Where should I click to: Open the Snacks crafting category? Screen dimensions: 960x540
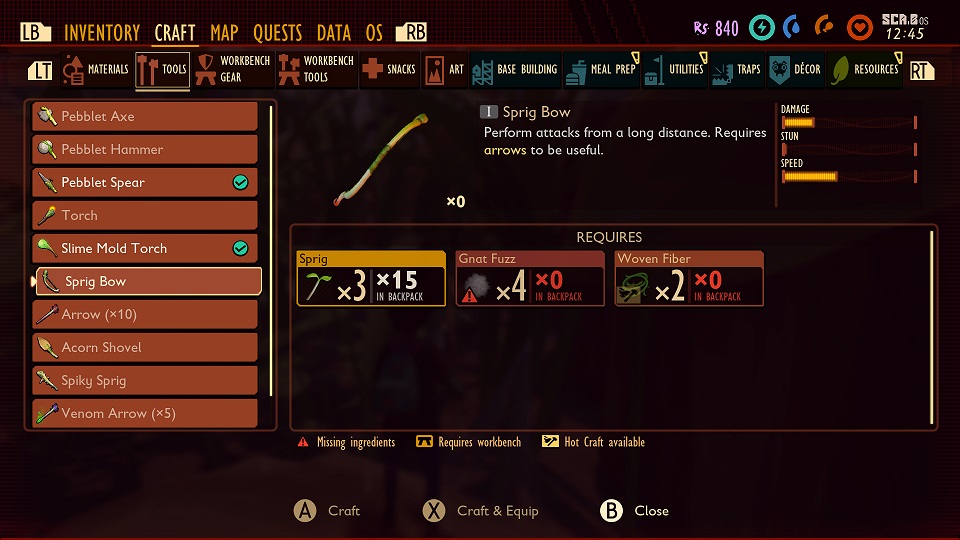(389, 70)
